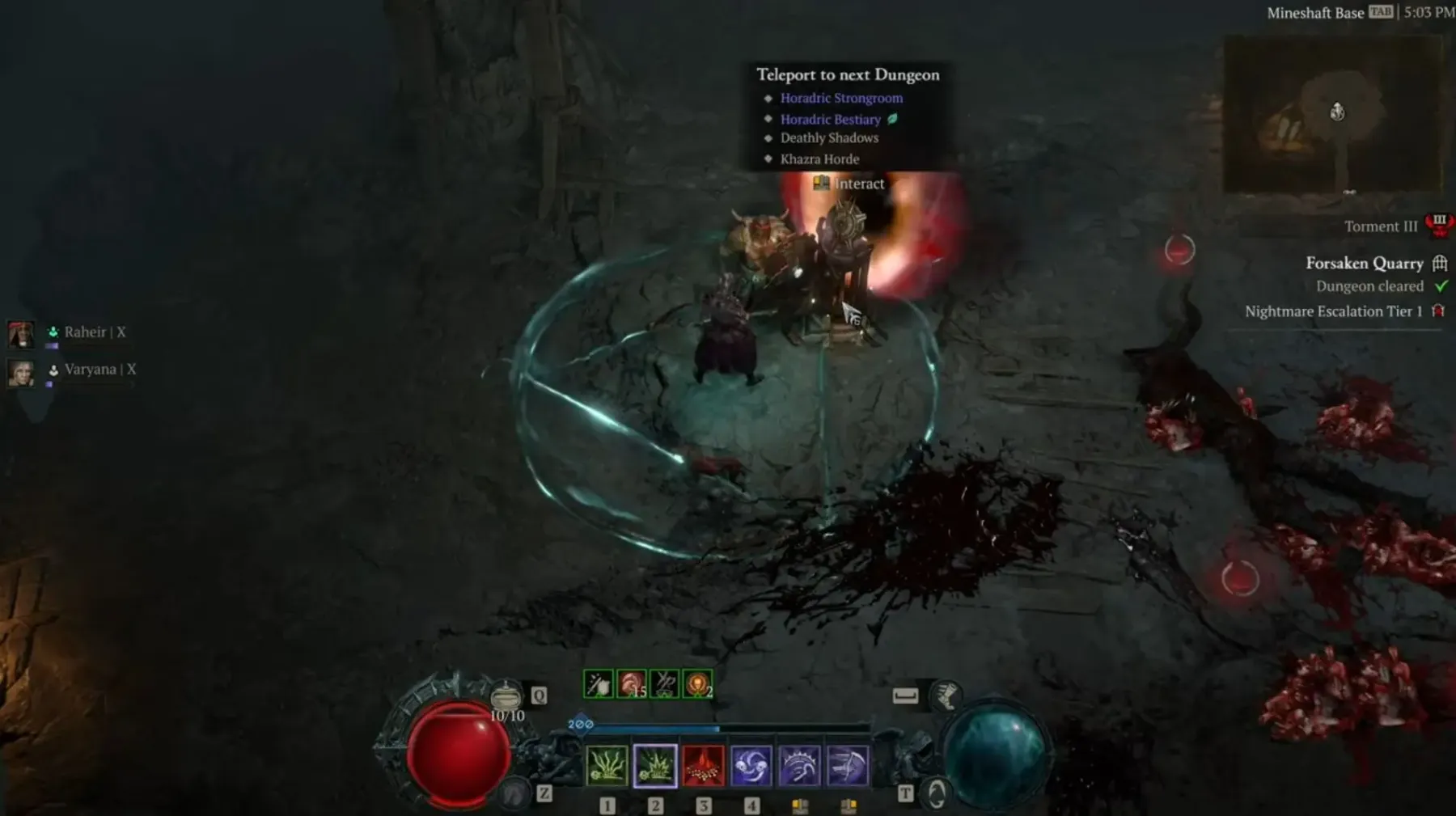Select the Horadric Bestiary dungeon entry
This screenshot has height=816, width=1456.
point(830,119)
